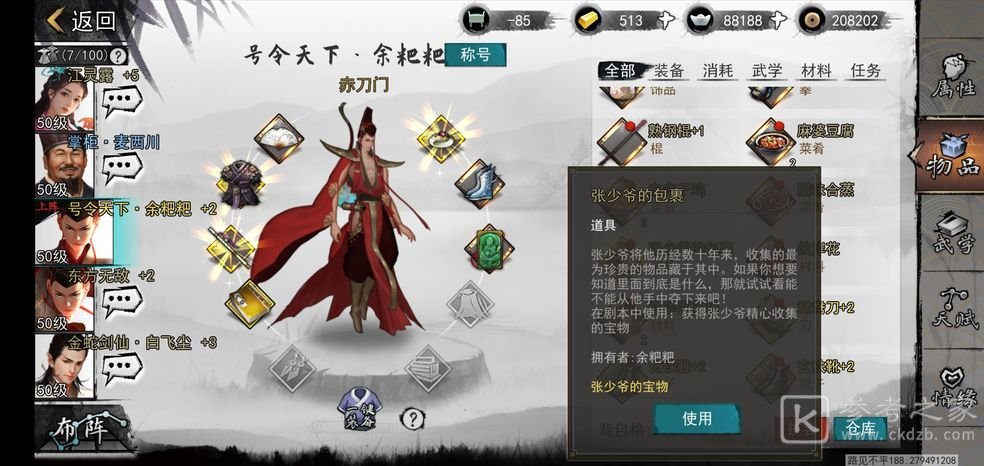The height and width of the screenshot is (466, 984).
Task: Select party member 江灵露 portrait
Action: pos(64,96)
